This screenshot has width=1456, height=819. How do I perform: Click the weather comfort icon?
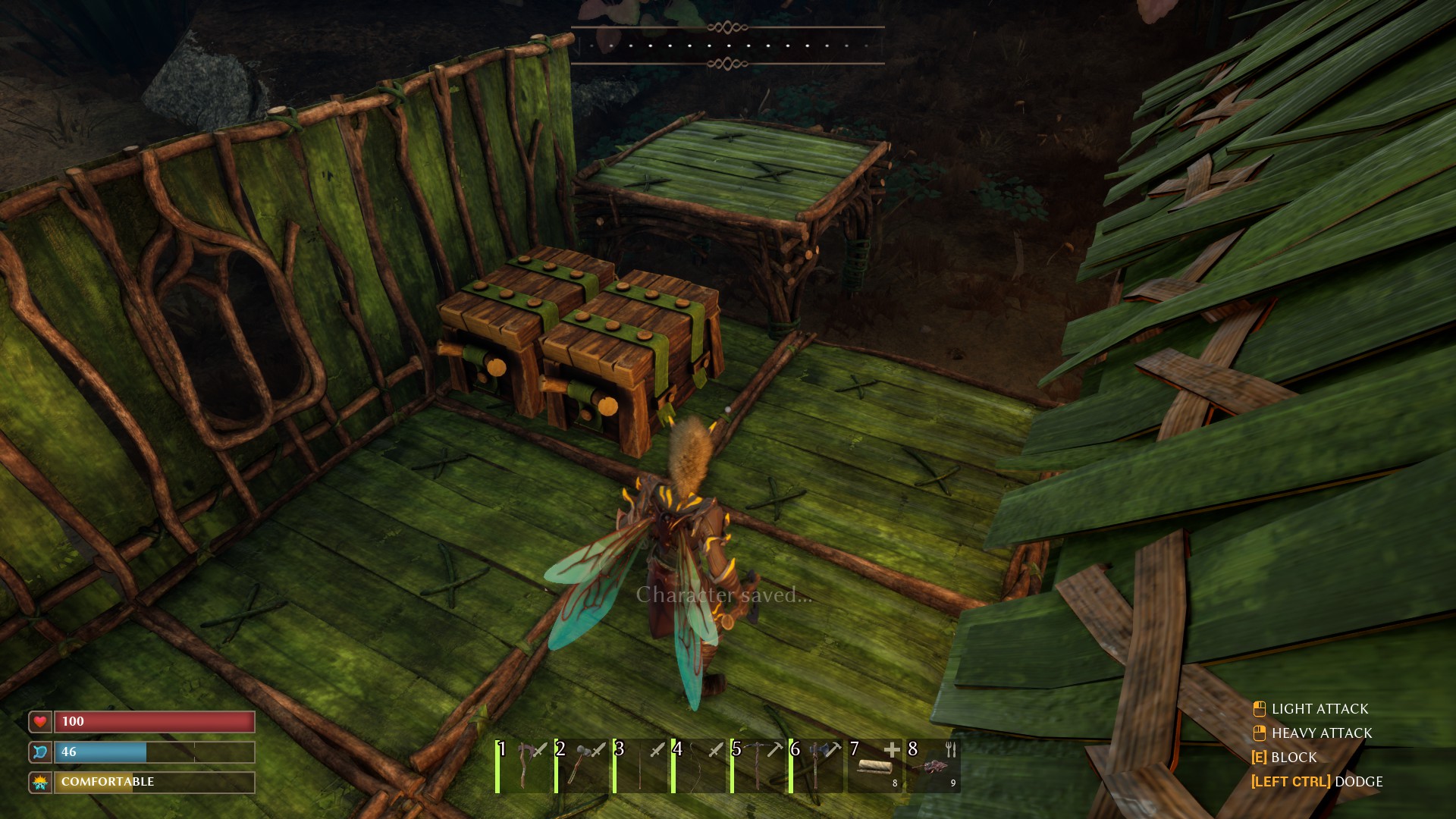tap(39, 781)
